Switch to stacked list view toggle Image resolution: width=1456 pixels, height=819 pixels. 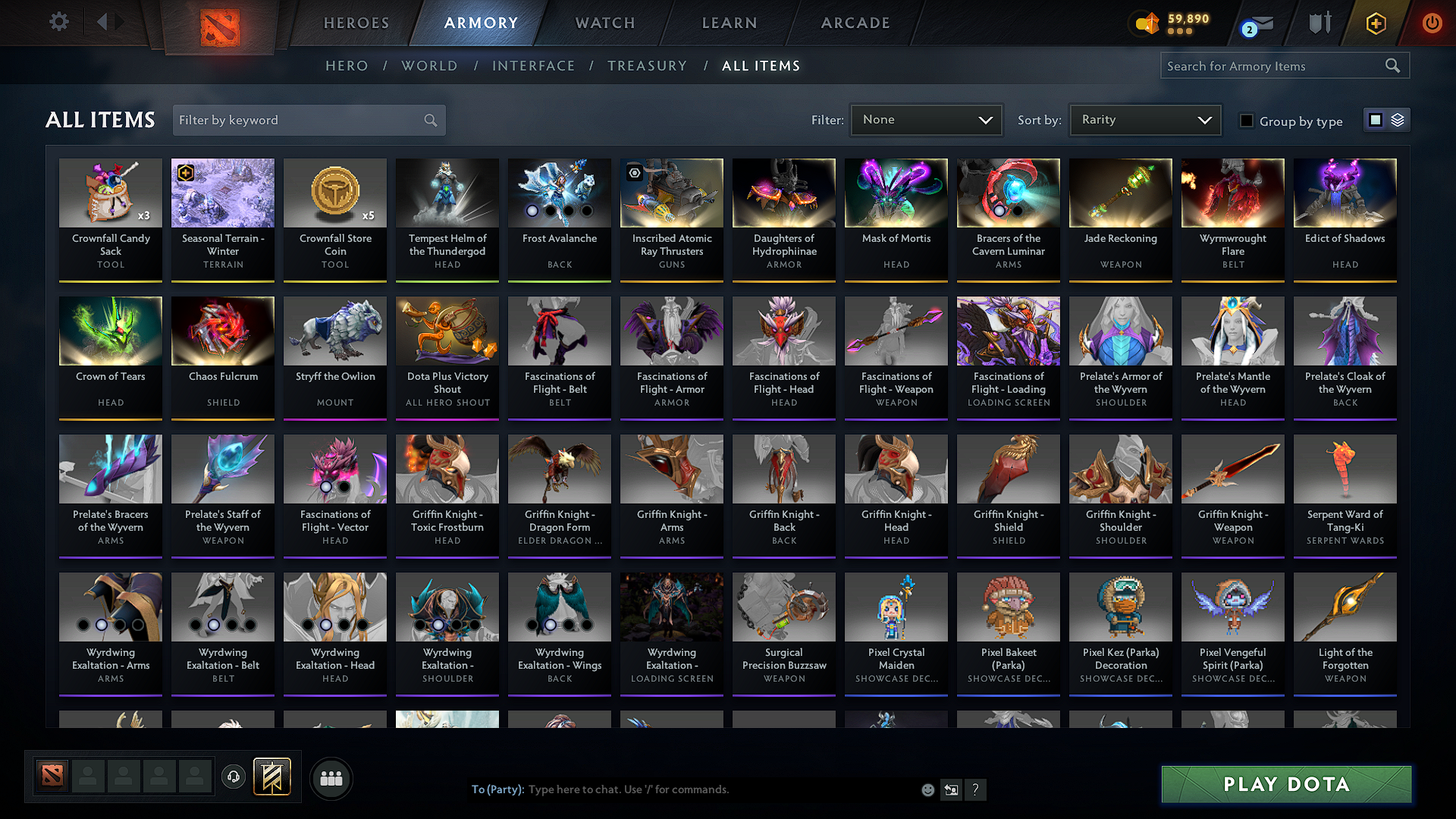(x=1396, y=120)
